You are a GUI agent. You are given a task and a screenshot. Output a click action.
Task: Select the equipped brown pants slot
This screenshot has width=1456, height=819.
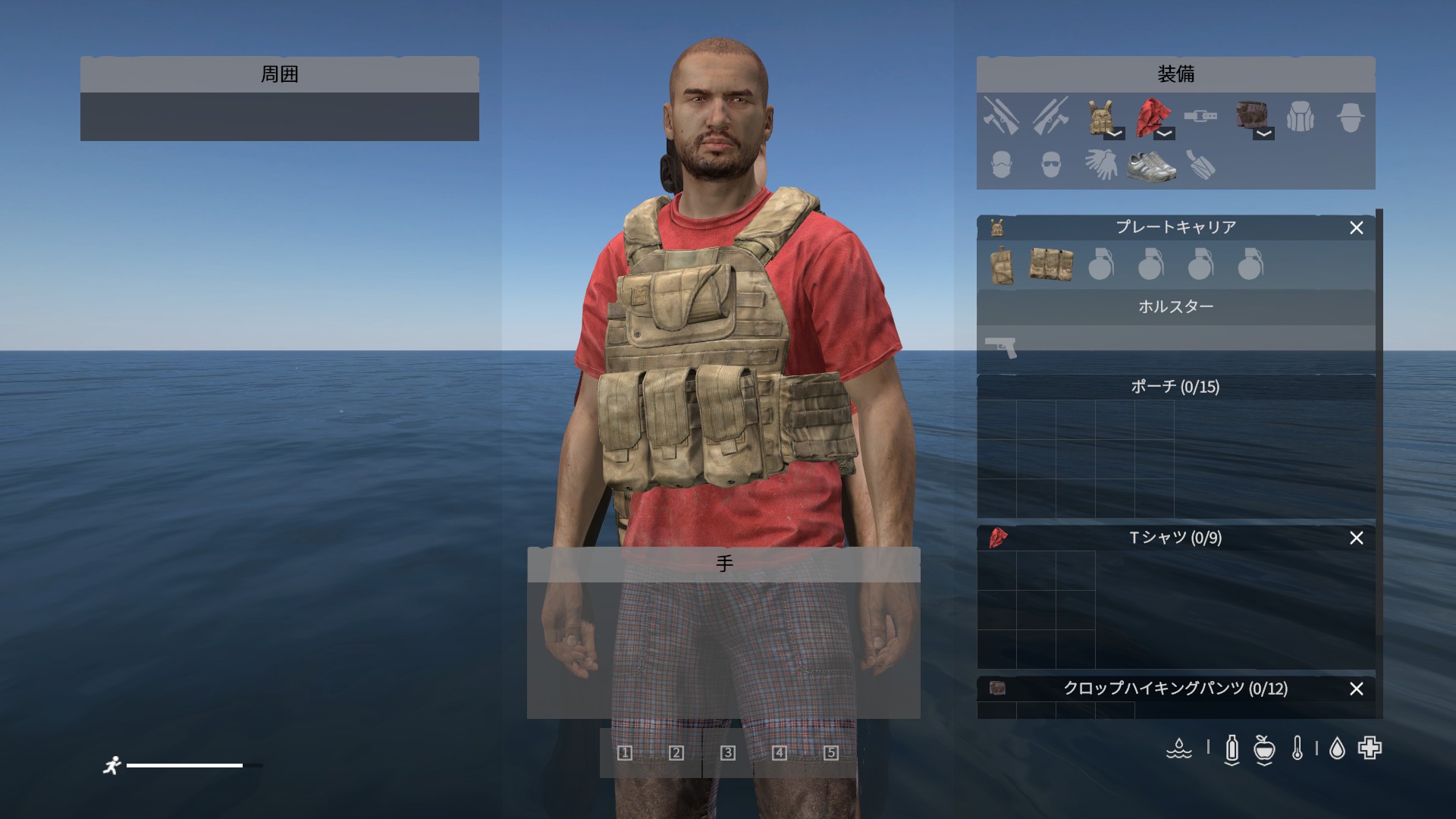click(1248, 116)
